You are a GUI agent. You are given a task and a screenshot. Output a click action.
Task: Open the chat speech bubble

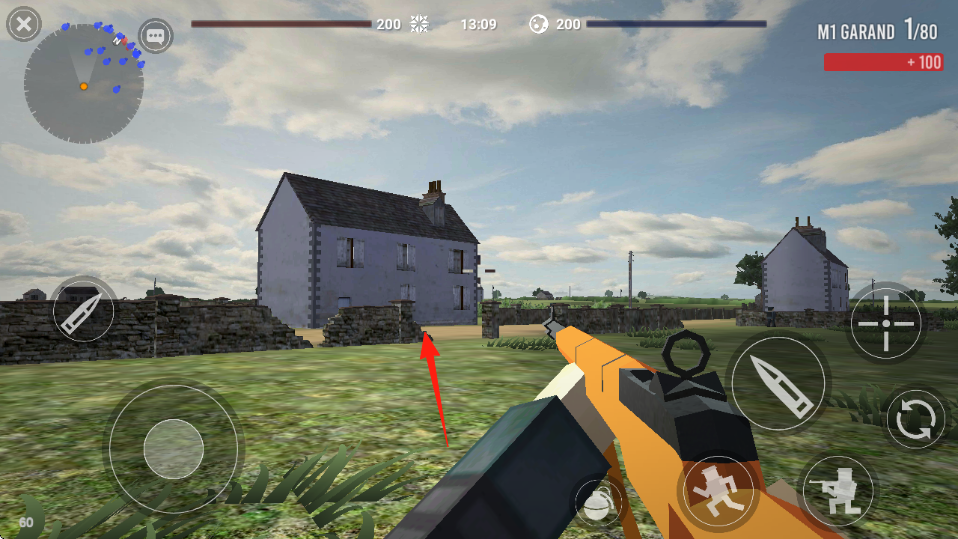point(156,36)
